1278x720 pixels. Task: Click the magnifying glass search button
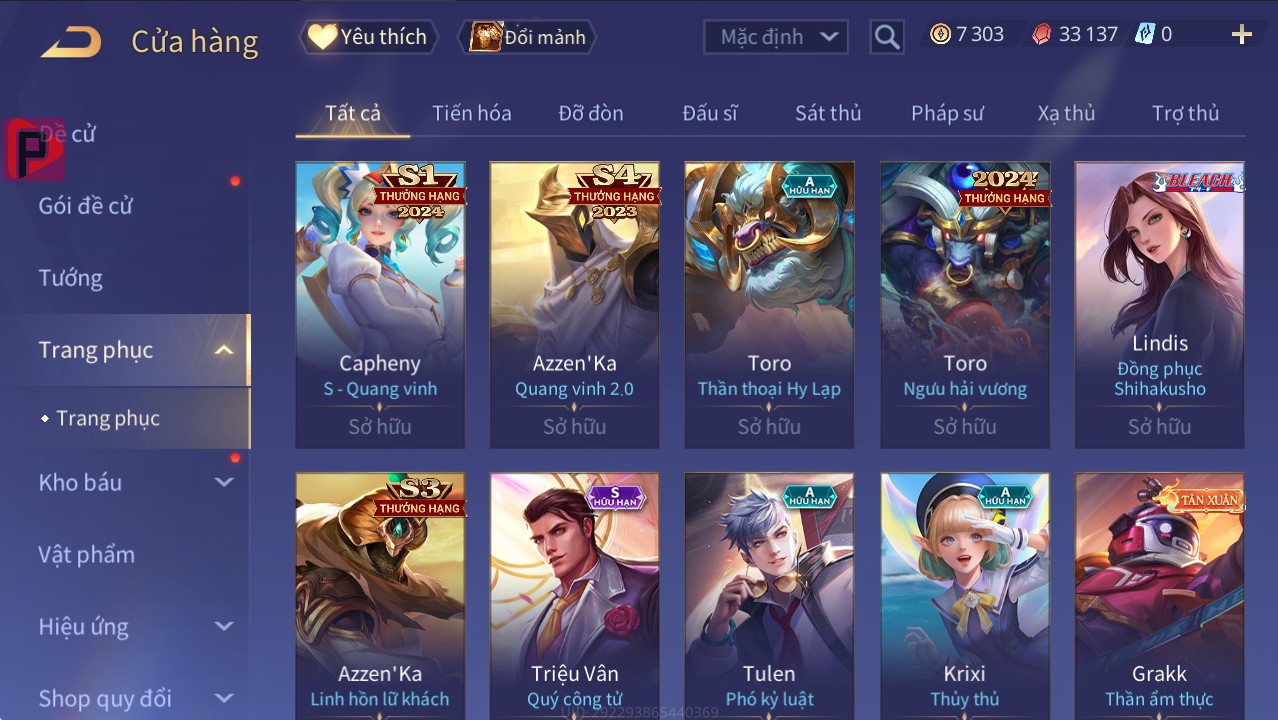(x=886, y=37)
